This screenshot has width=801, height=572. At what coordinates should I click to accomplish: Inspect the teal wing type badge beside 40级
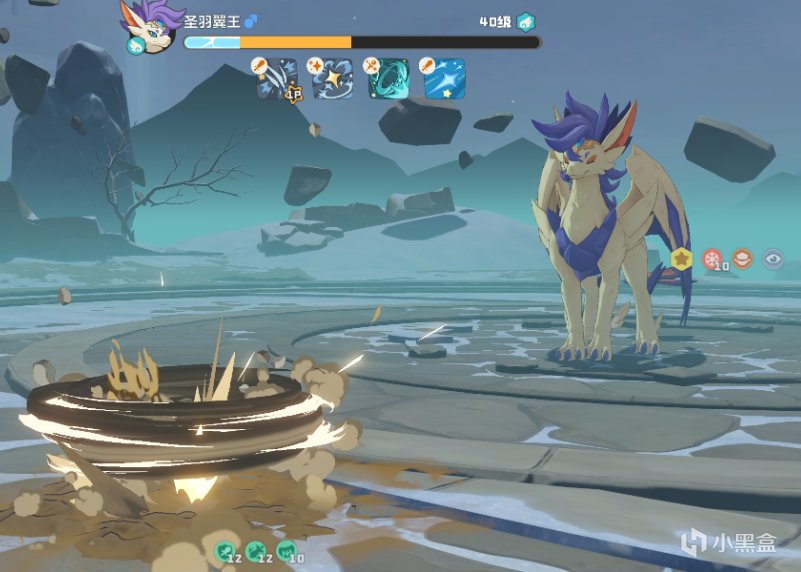(x=526, y=21)
